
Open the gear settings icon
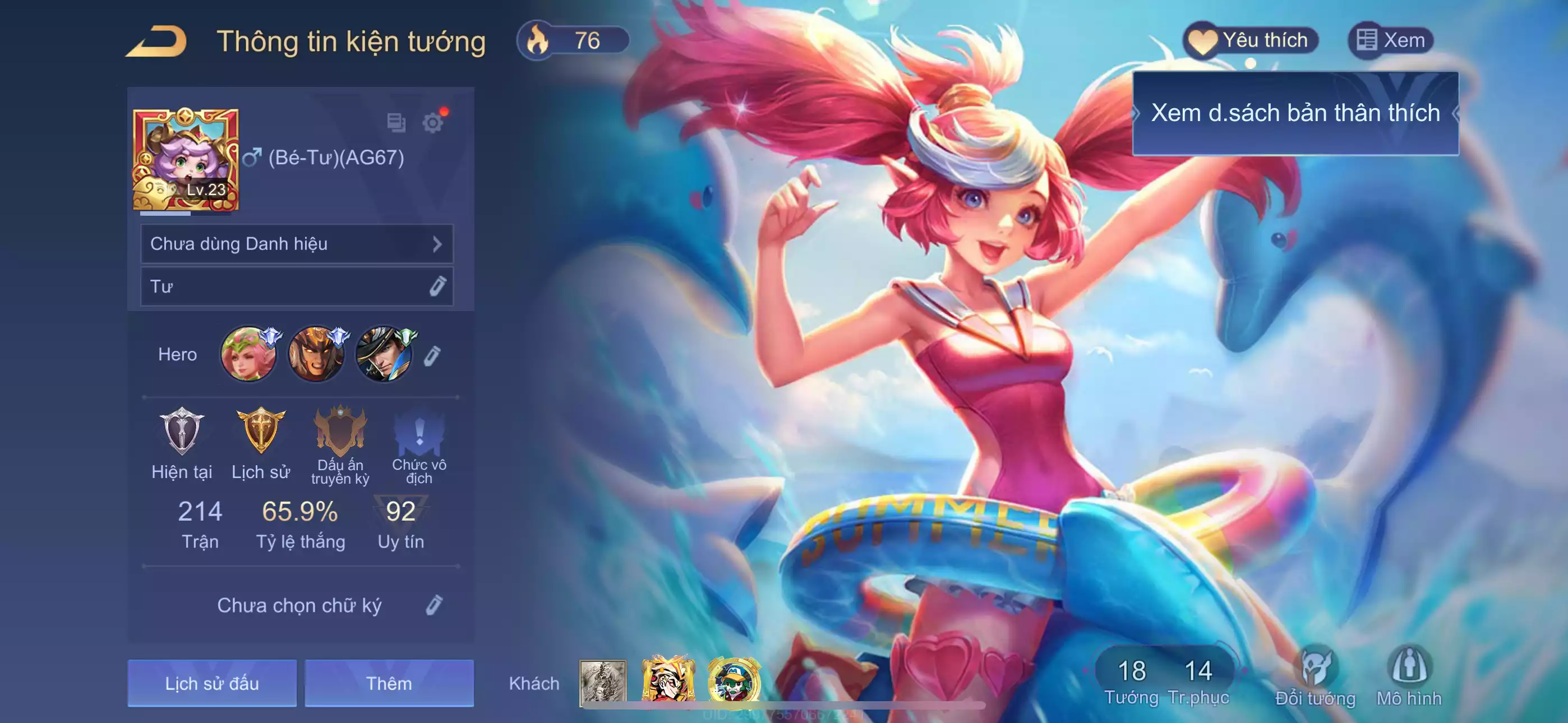(x=433, y=123)
